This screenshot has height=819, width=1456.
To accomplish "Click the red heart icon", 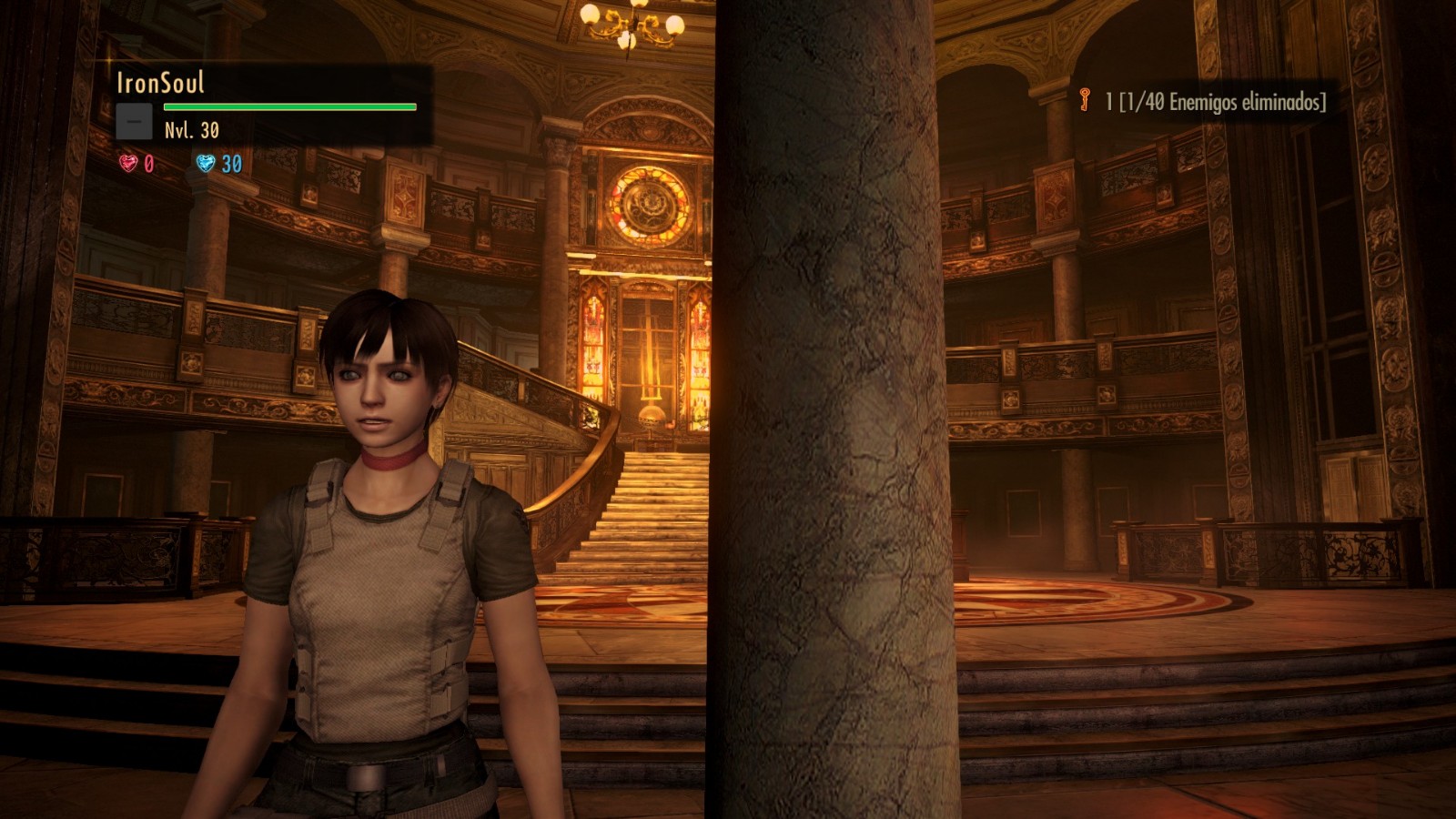I will tap(128, 163).
